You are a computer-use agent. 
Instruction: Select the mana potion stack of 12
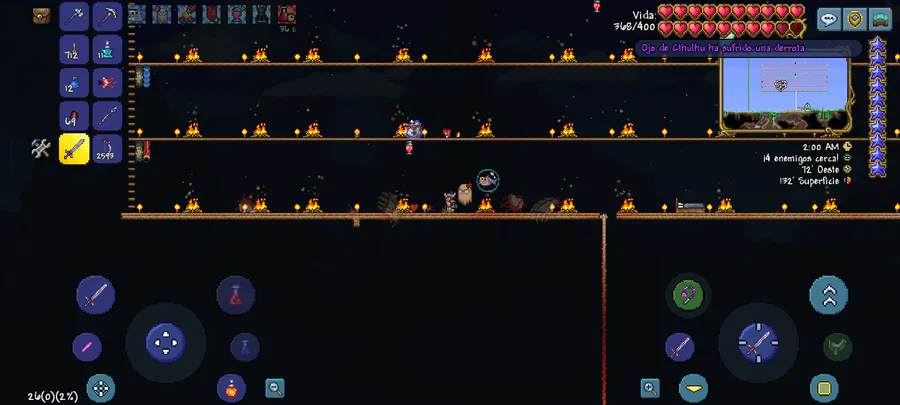click(x=75, y=82)
